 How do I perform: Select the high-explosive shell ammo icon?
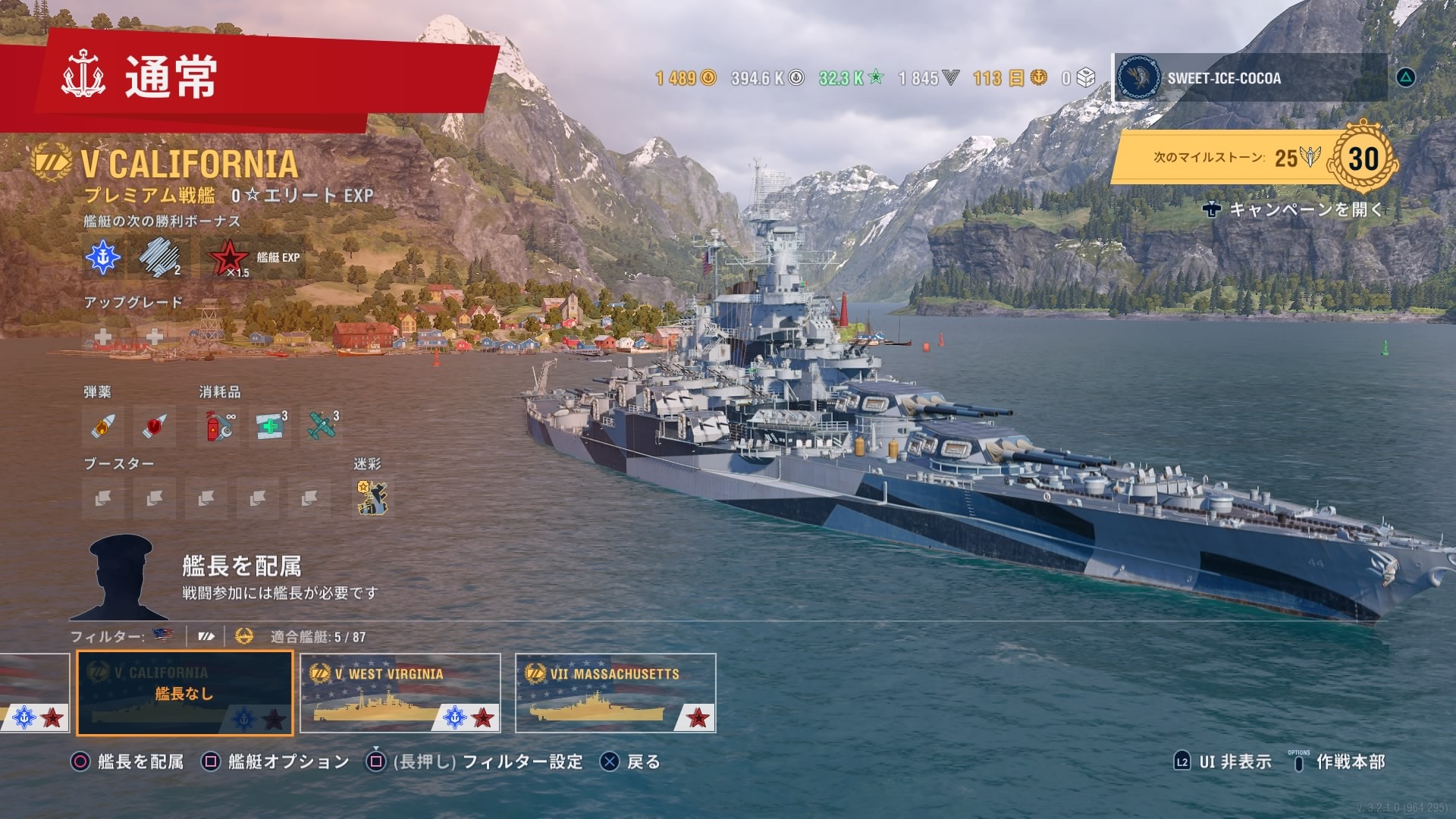tap(103, 426)
